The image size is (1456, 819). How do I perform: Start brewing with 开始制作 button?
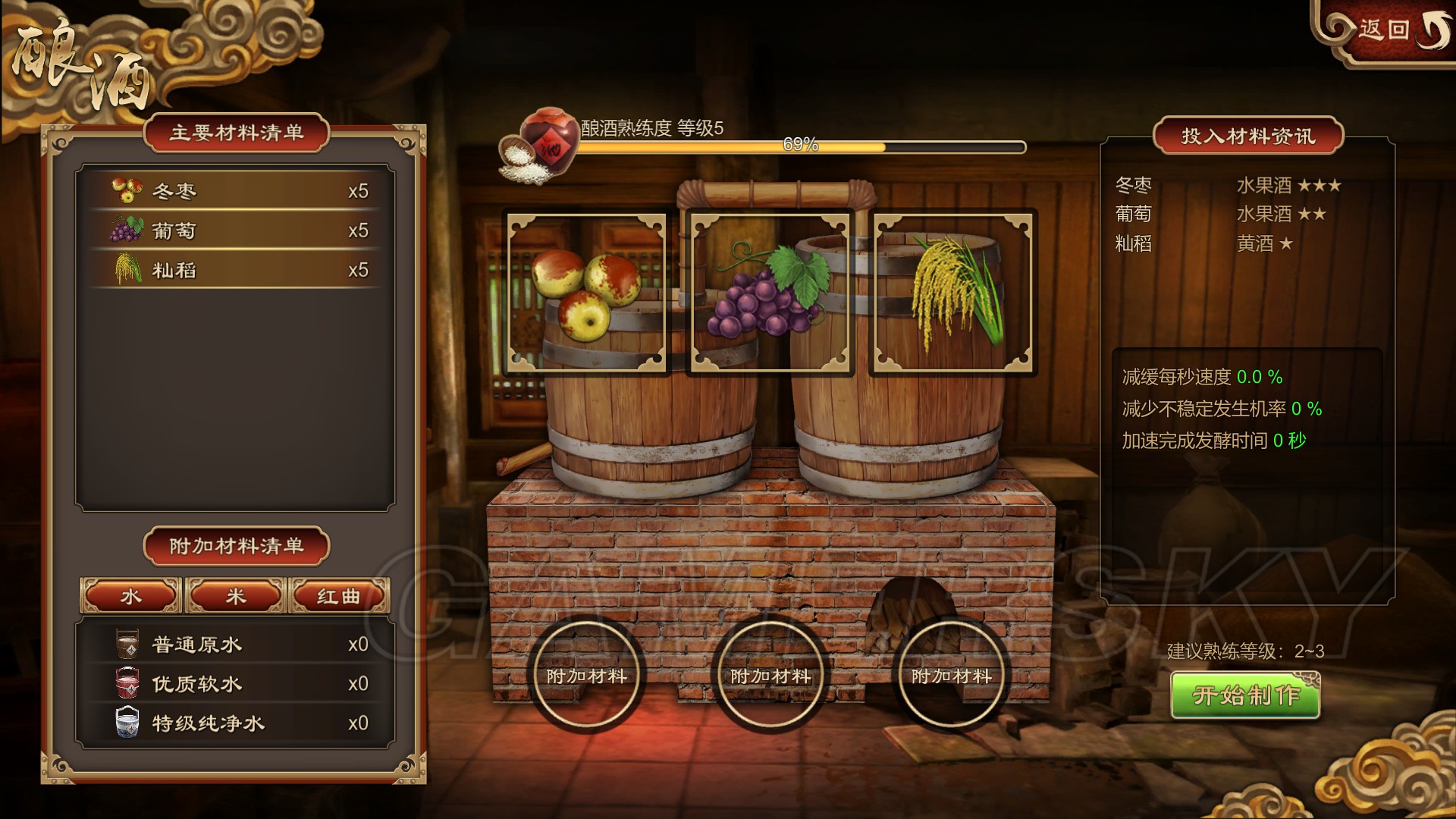[x=1245, y=695]
